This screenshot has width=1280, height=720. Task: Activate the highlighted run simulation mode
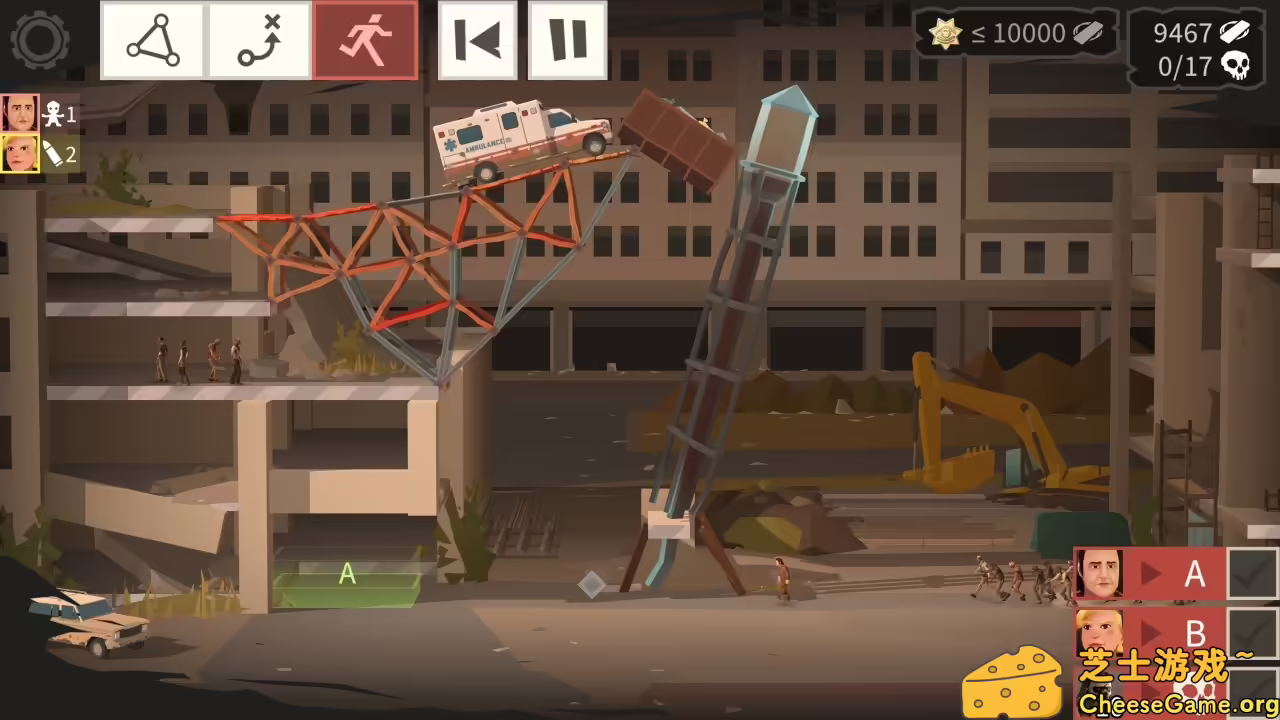(365, 40)
